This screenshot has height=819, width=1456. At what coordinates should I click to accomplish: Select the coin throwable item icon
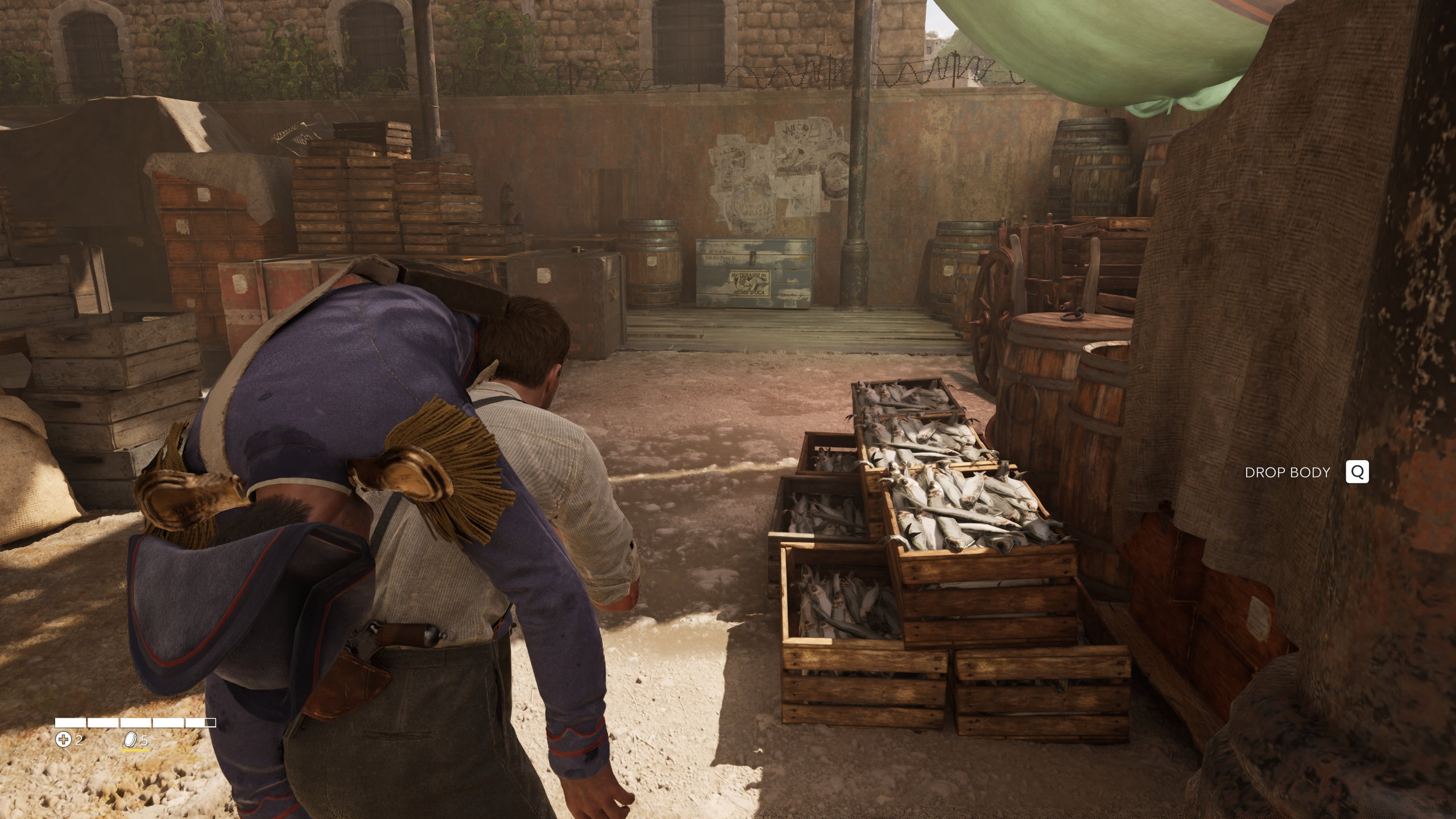tap(131, 739)
